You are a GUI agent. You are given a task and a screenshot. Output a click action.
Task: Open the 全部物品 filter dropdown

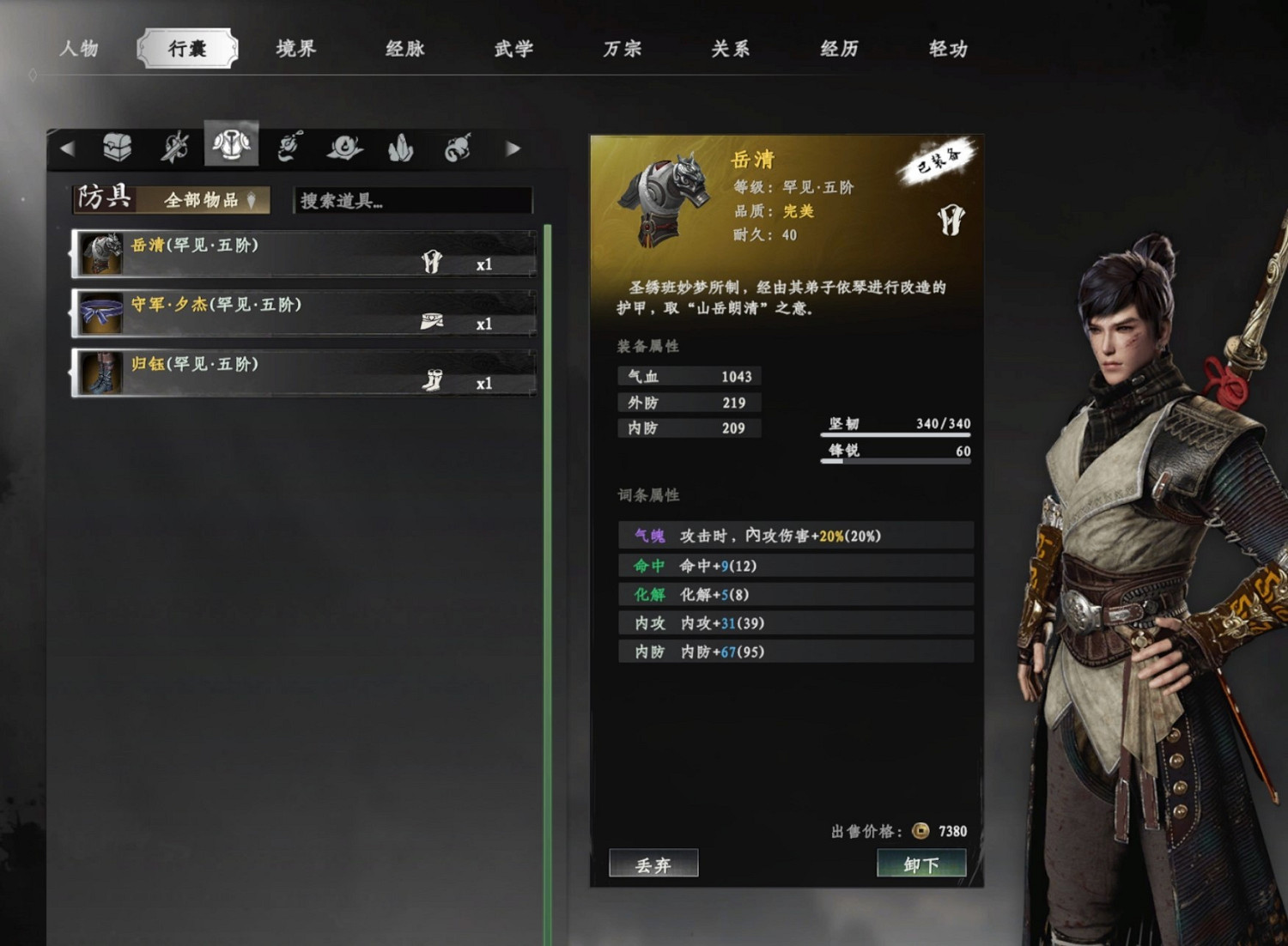tap(206, 200)
